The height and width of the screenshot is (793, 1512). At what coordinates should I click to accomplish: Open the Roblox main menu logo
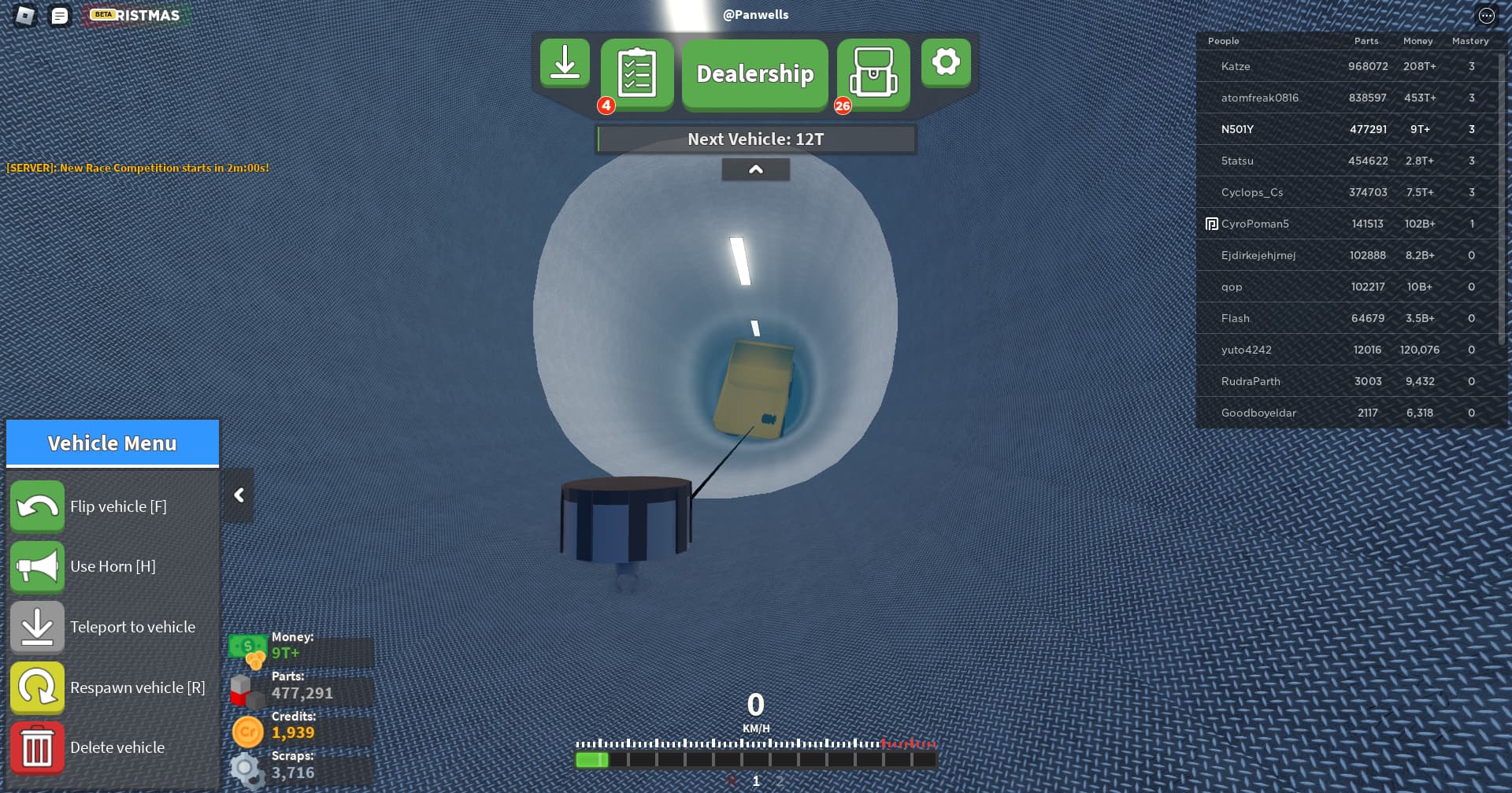(x=25, y=16)
